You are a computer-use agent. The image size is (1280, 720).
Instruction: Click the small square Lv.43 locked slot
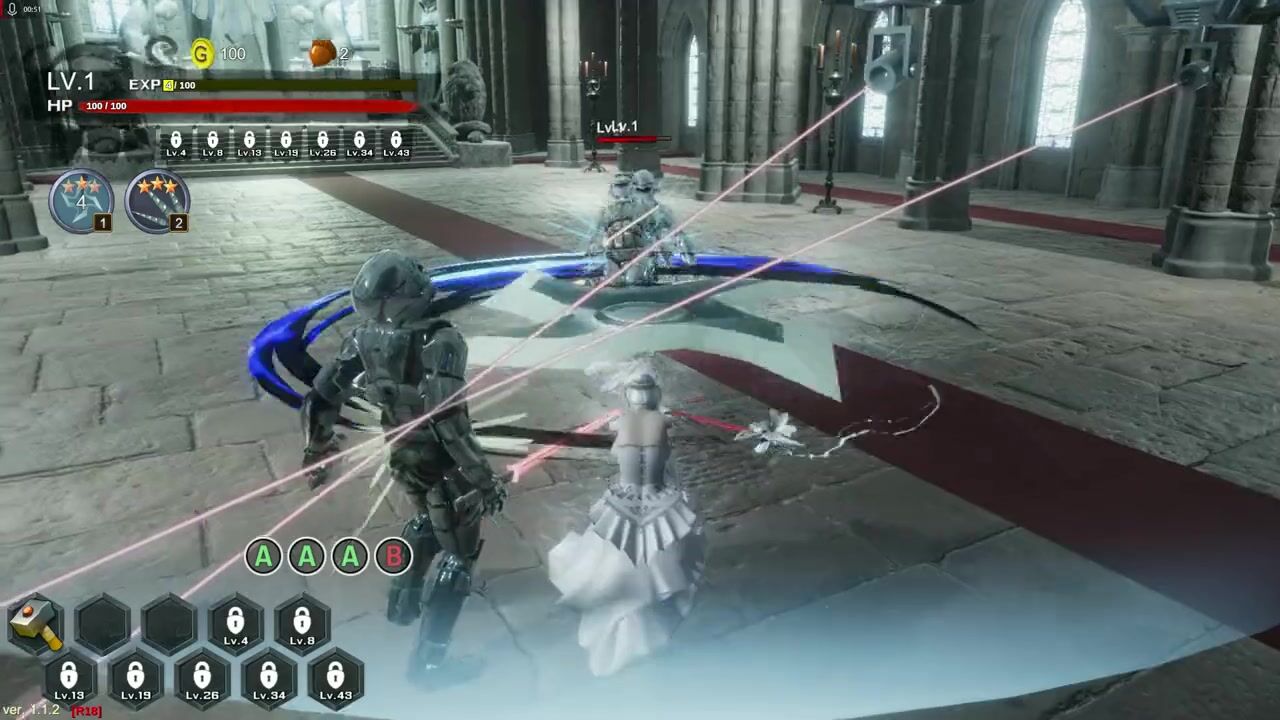coord(396,143)
